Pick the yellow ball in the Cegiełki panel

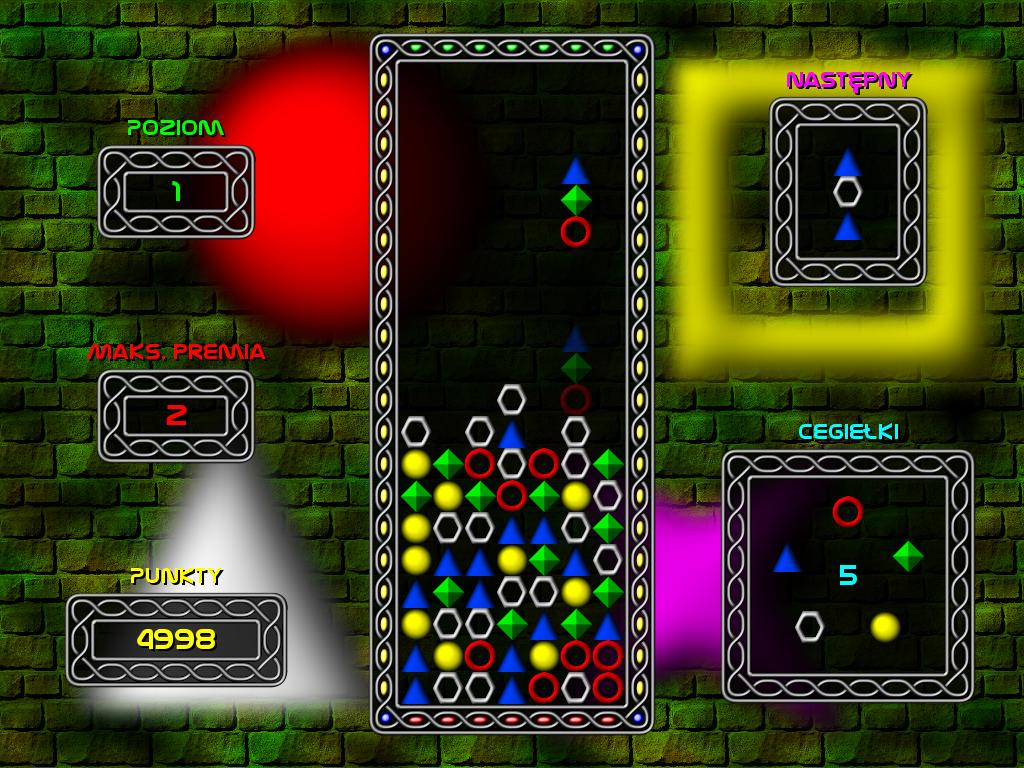pyautogui.click(x=884, y=627)
